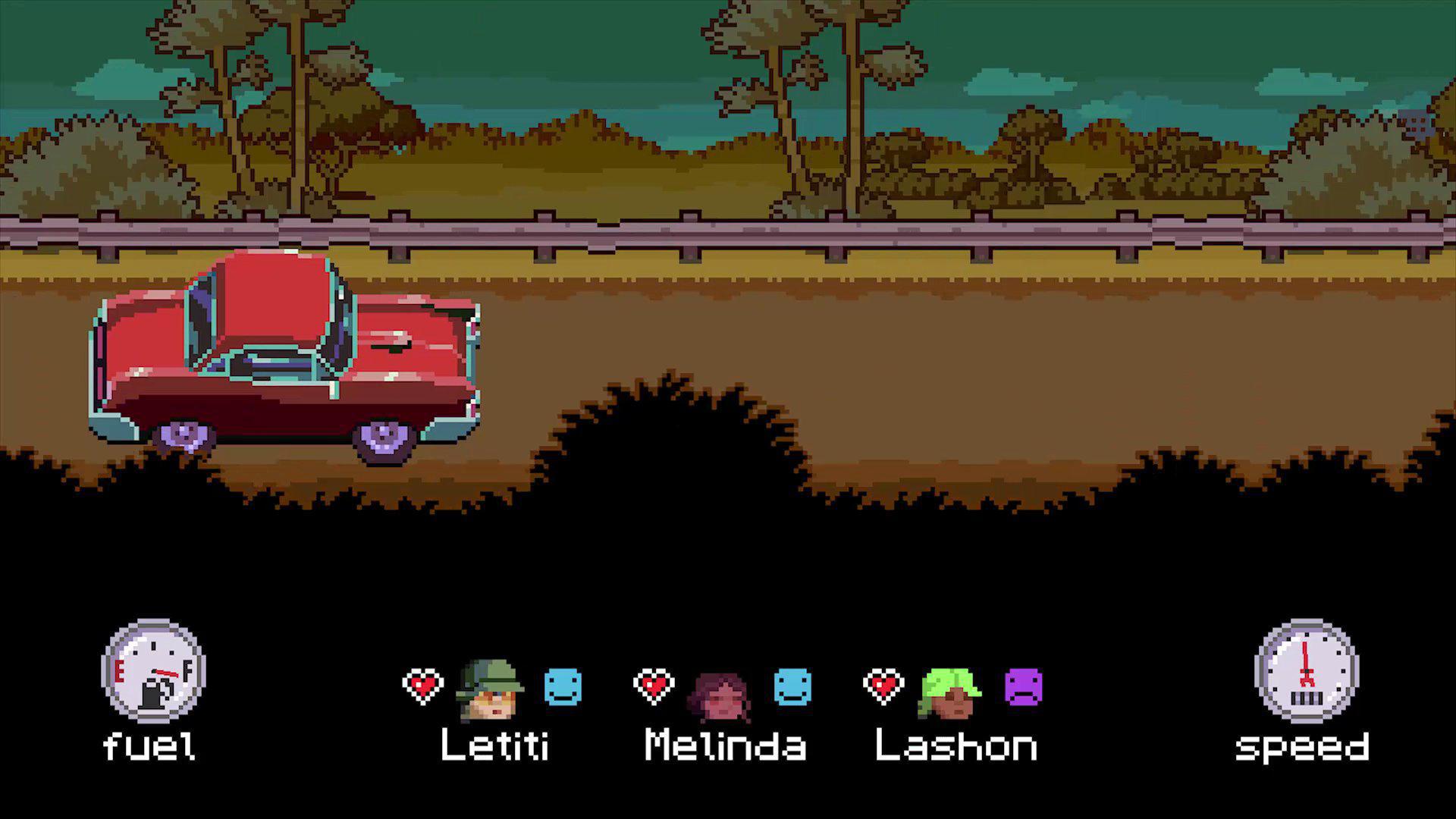Click Letiti's health heart
This screenshot has height=819, width=1456.
point(425,684)
